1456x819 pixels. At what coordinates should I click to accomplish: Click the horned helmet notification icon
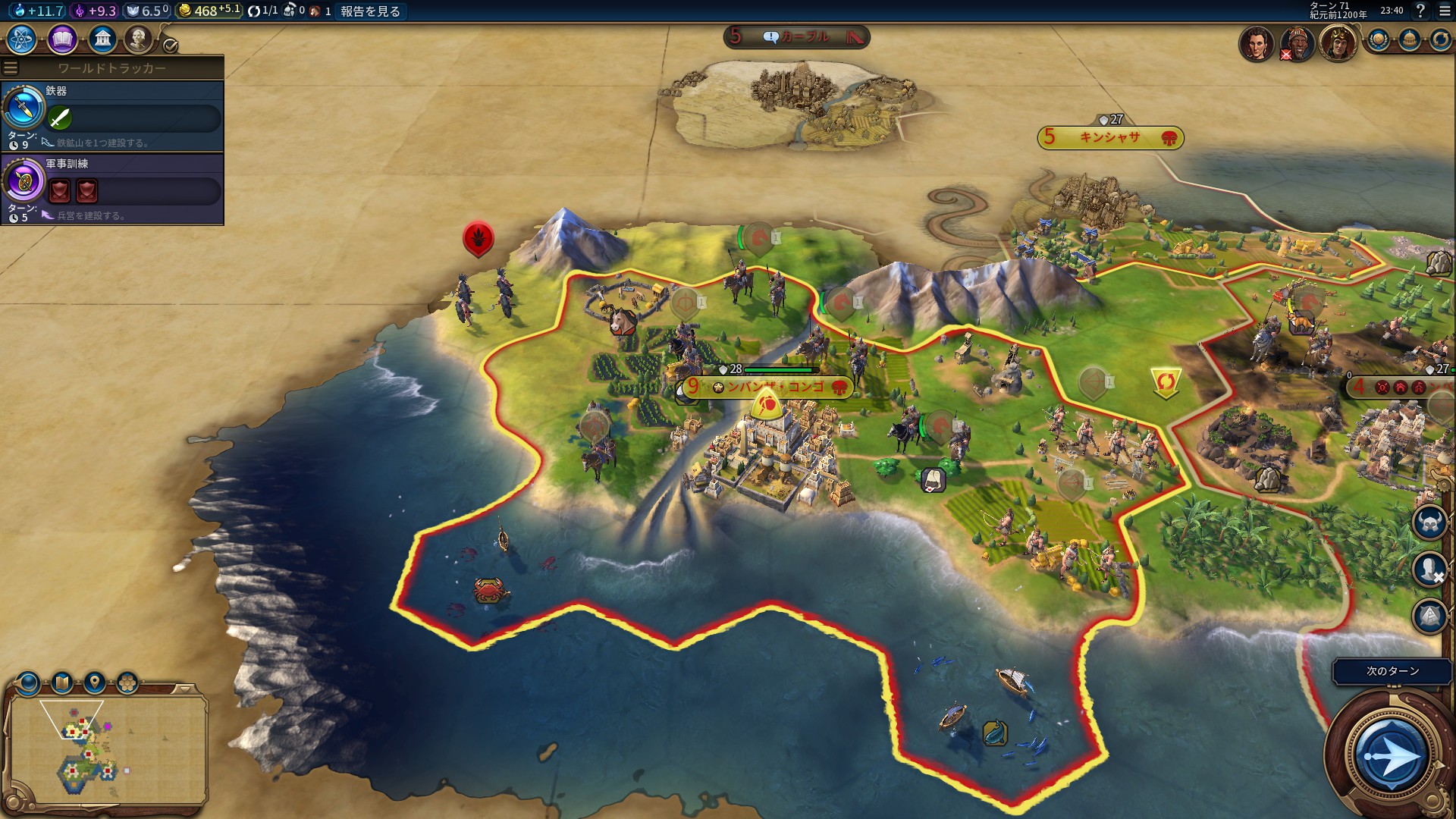tap(1430, 523)
